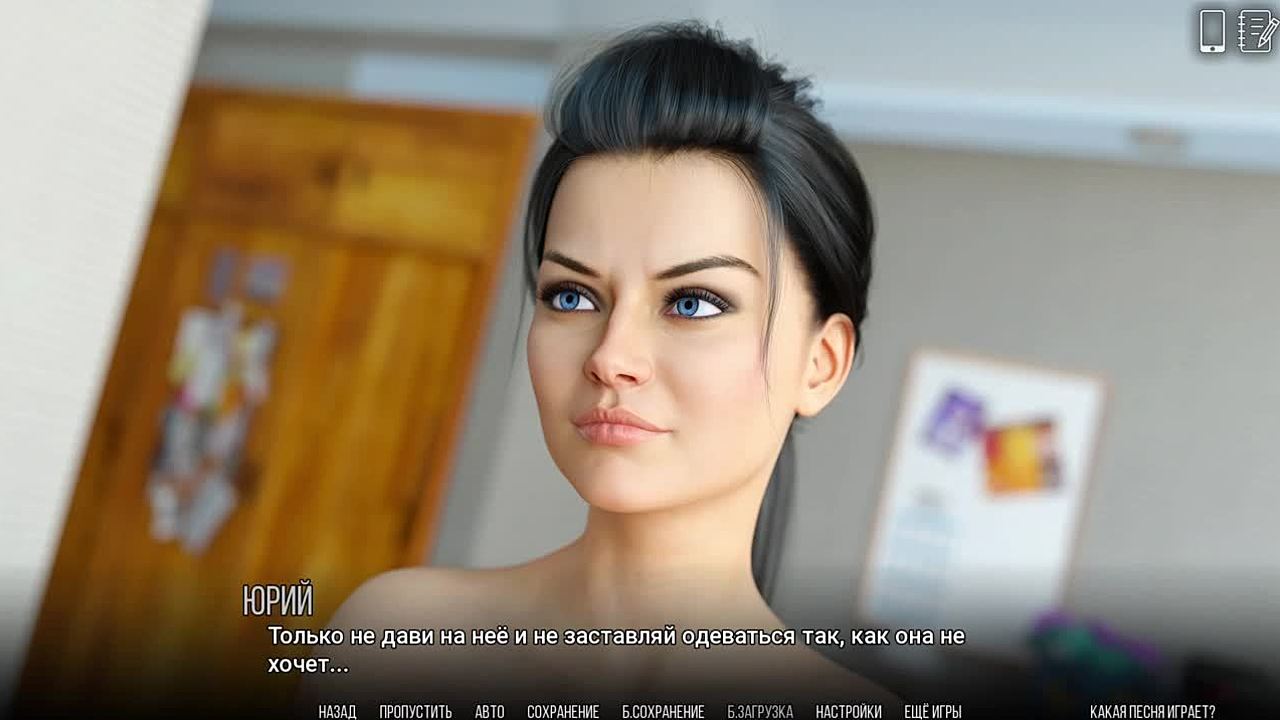
Task: Open the smartphone icon
Action: pyautogui.click(x=1212, y=31)
